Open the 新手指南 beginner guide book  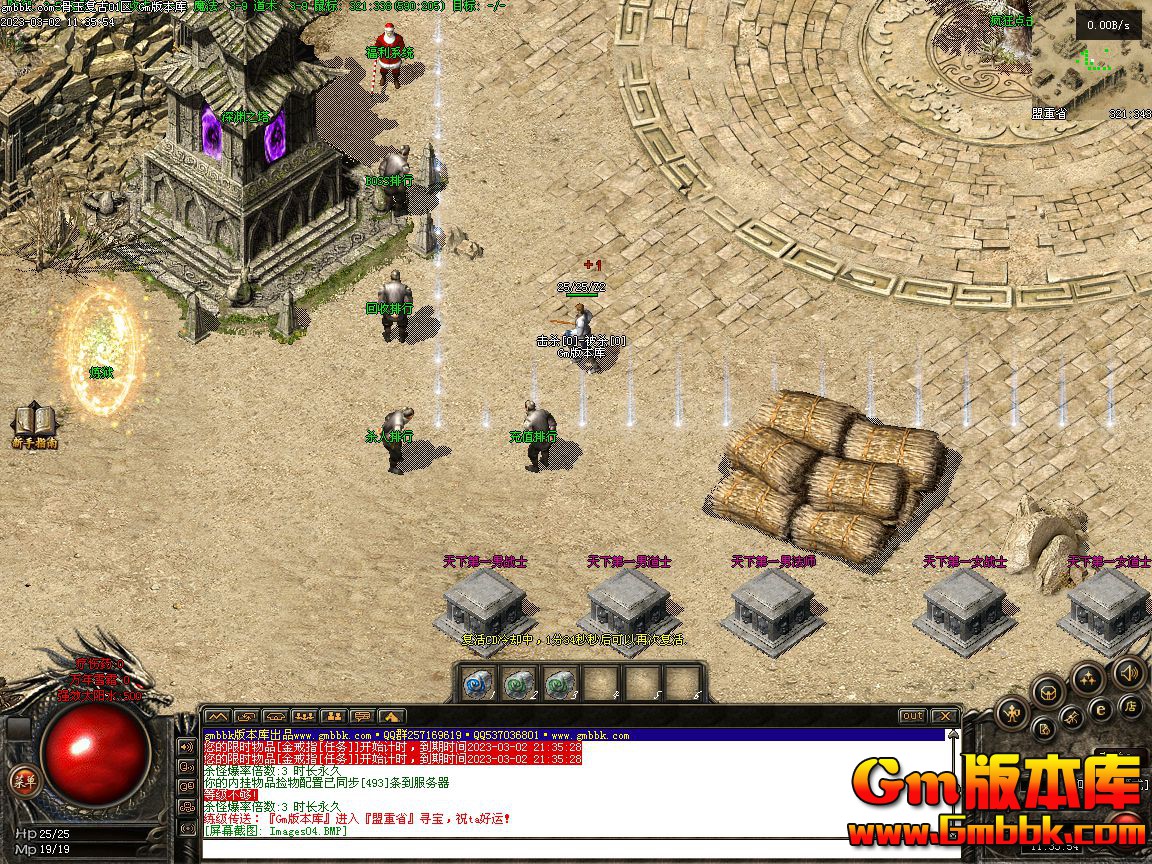pyautogui.click(x=34, y=422)
